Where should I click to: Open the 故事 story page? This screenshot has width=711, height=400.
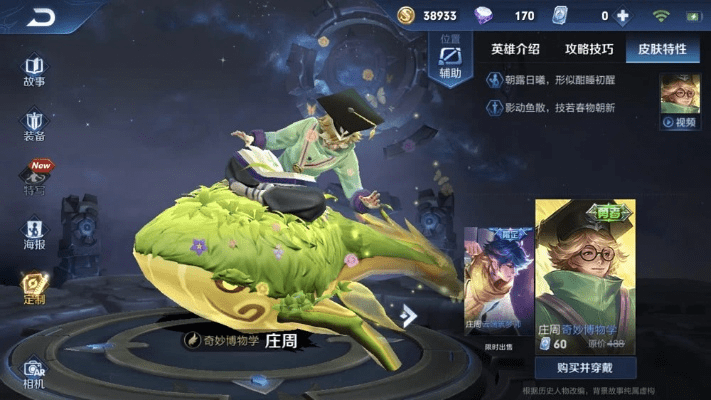point(34,70)
